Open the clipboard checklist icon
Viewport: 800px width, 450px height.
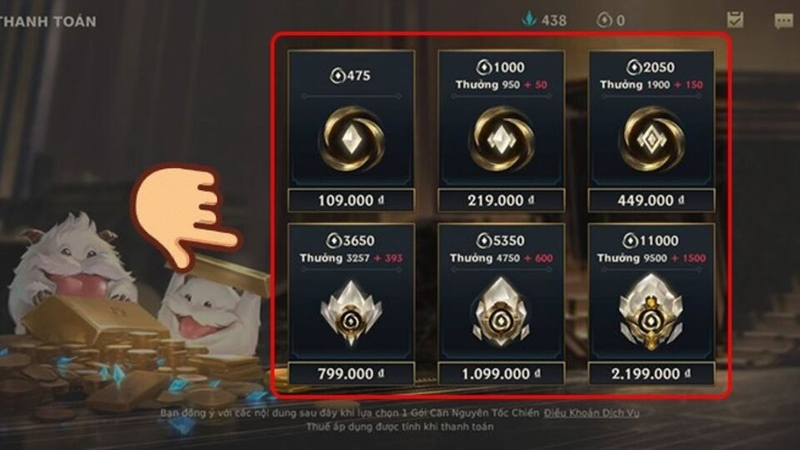(x=735, y=19)
